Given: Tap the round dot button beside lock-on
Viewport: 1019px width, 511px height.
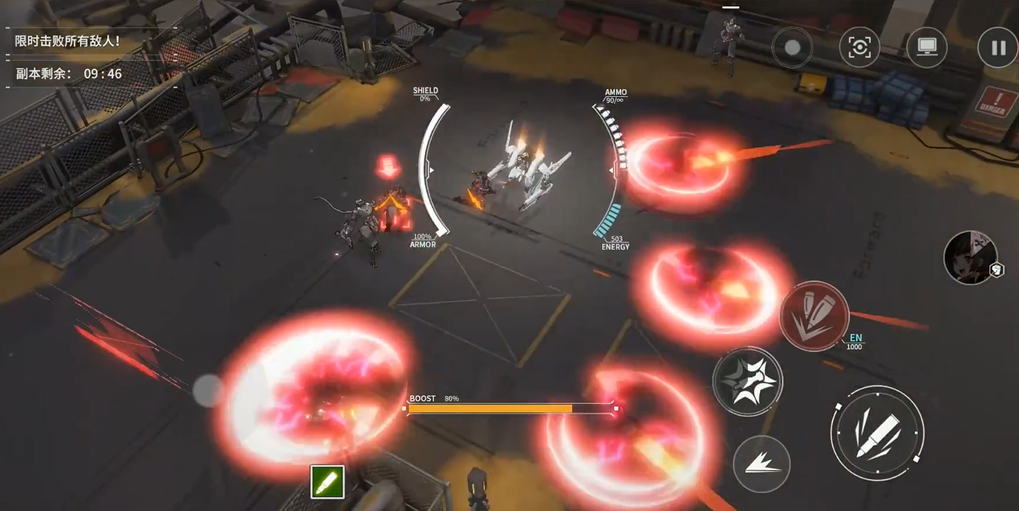Looking at the screenshot, I should 792,47.
